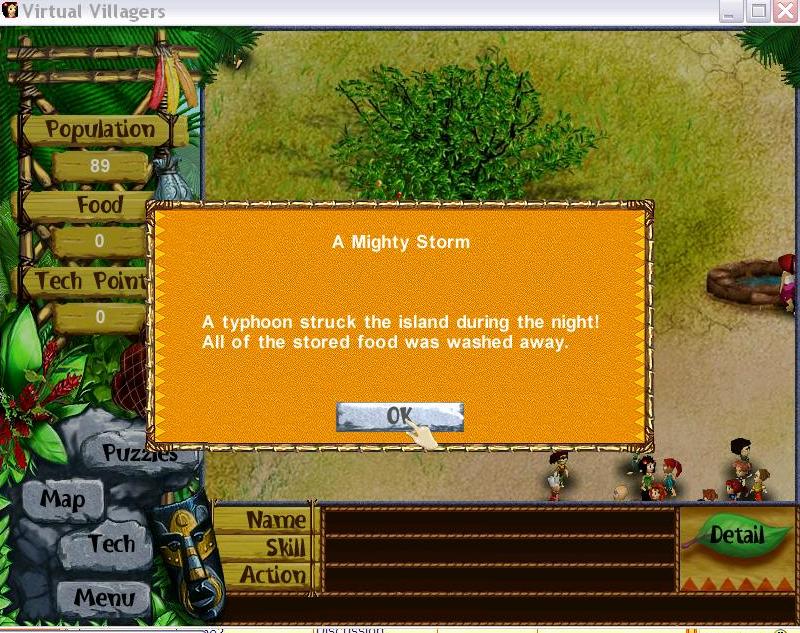
Task: Confirm the storm message with OK
Action: coord(399,417)
